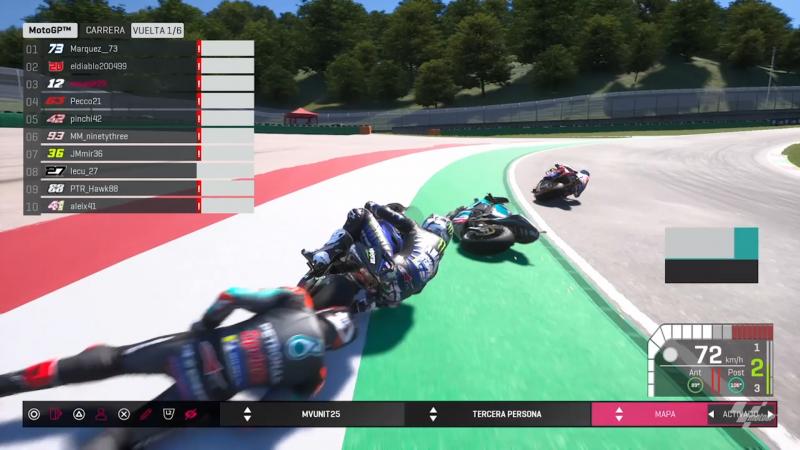Choose JMmir36 in the standings
Screen dimensions: 800x450
click(x=110, y=153)
